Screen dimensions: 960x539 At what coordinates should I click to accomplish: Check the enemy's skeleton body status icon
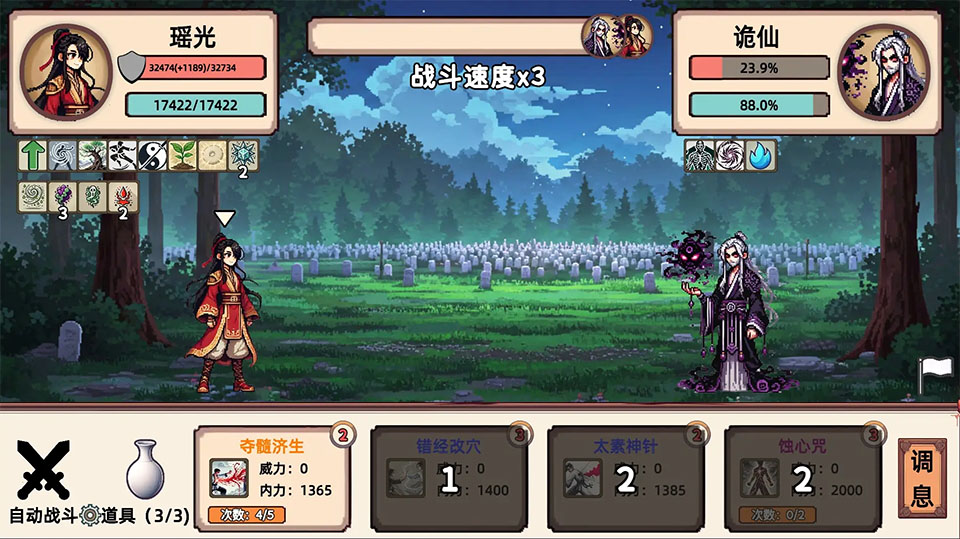(699, 155)
